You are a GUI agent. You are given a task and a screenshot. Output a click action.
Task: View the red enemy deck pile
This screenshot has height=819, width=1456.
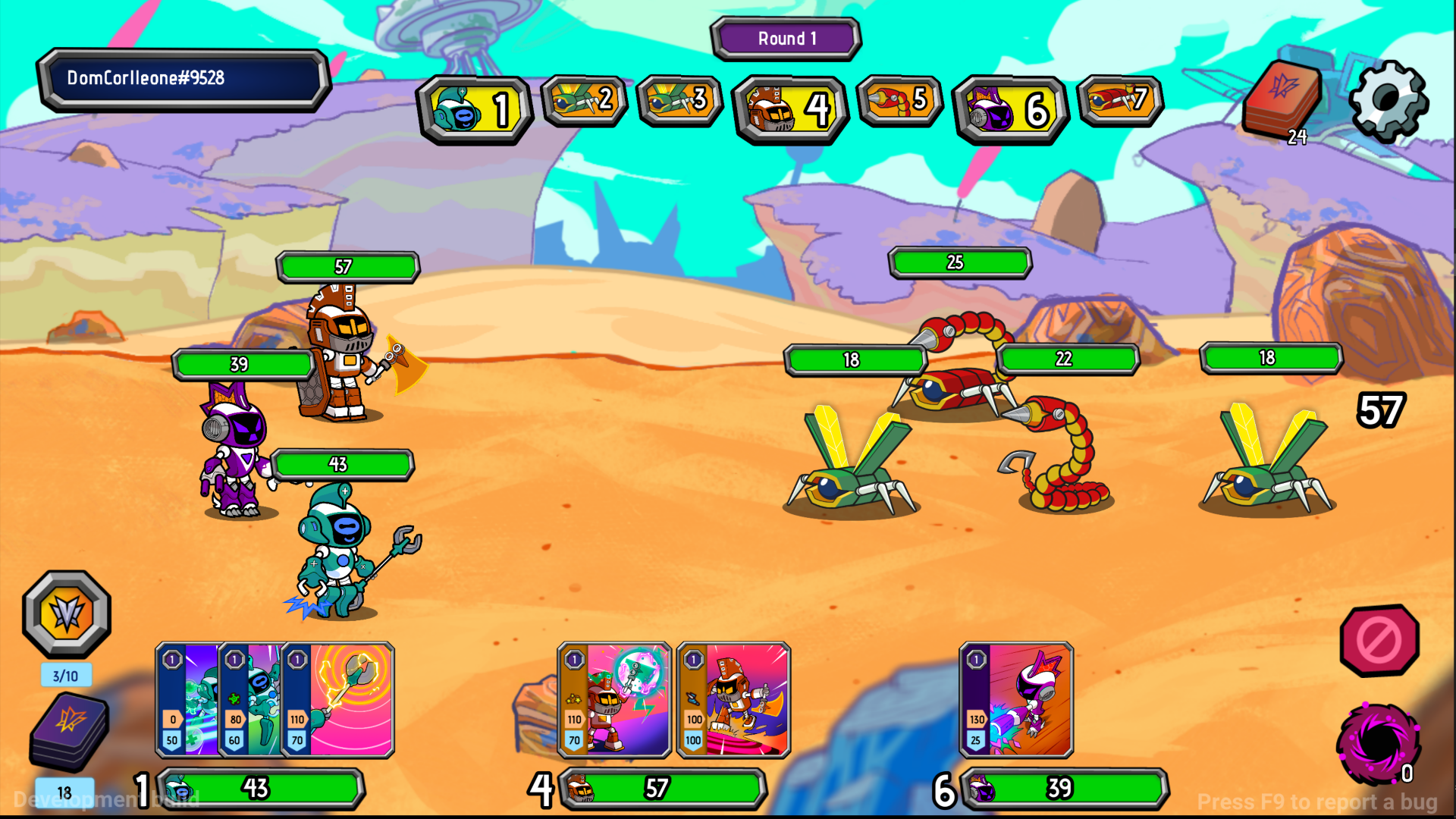[x=1283, y=100]
